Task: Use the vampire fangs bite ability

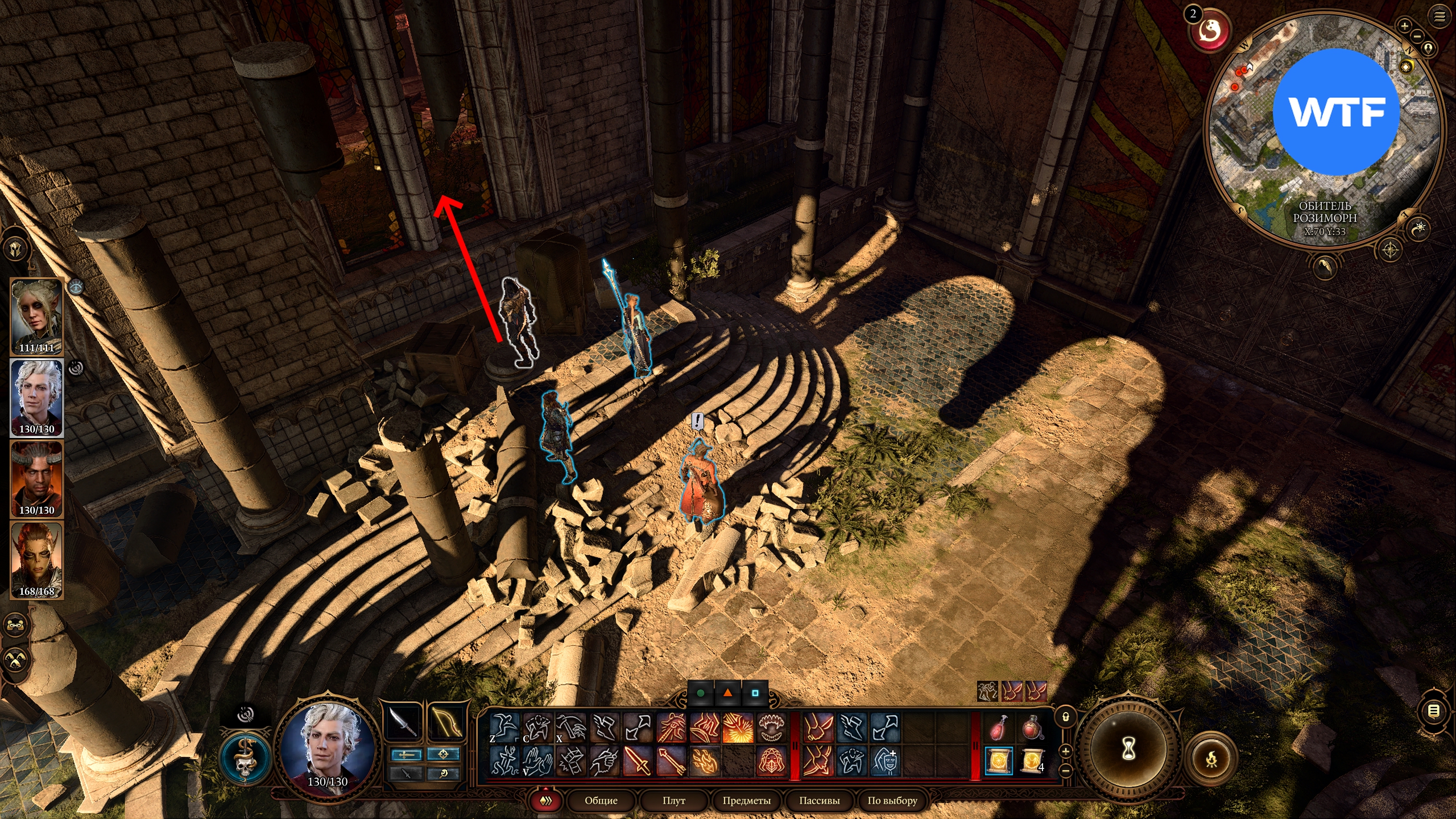Action: (771, 727)
